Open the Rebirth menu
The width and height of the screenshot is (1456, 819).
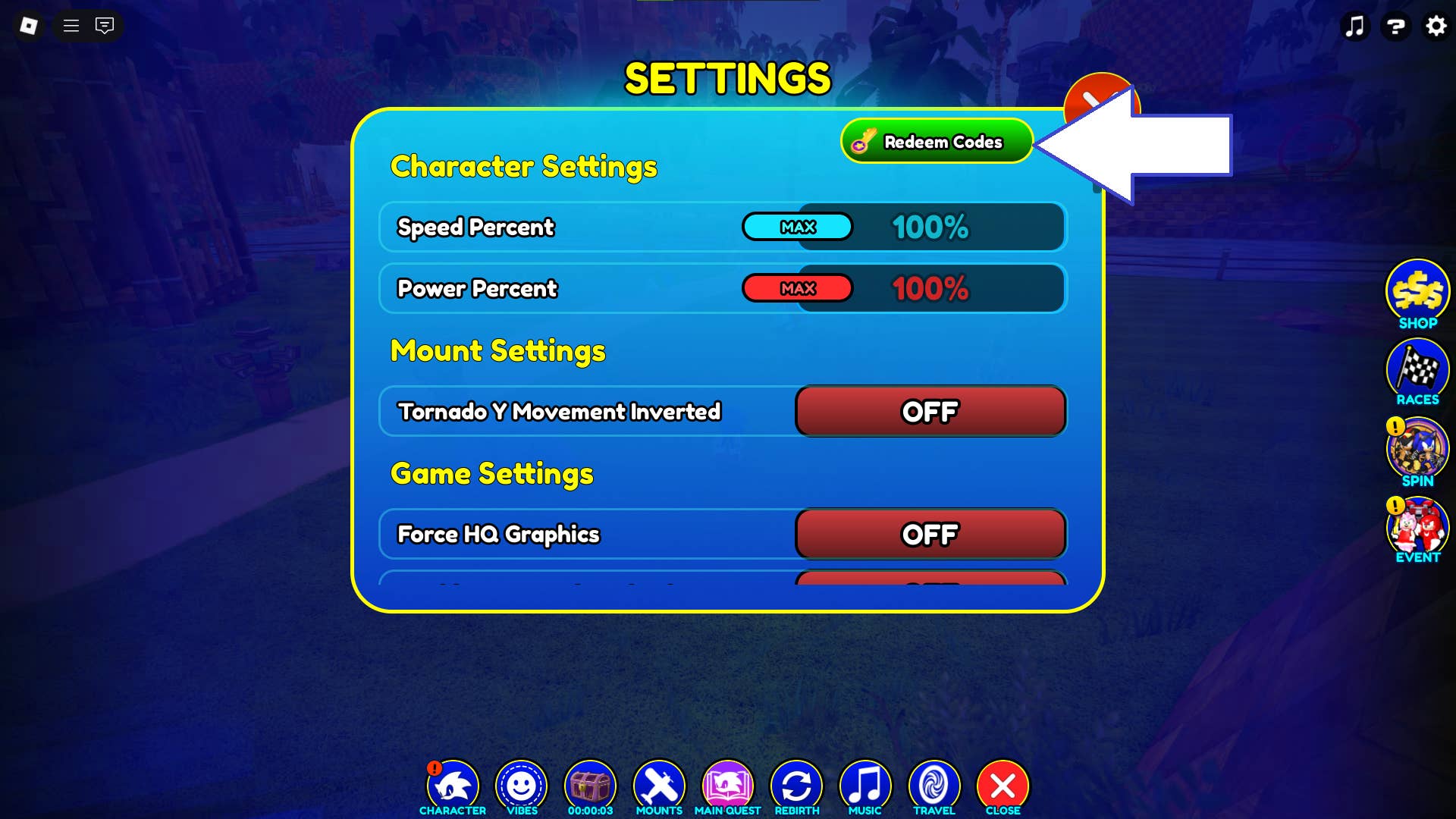(x=796, y=783)
